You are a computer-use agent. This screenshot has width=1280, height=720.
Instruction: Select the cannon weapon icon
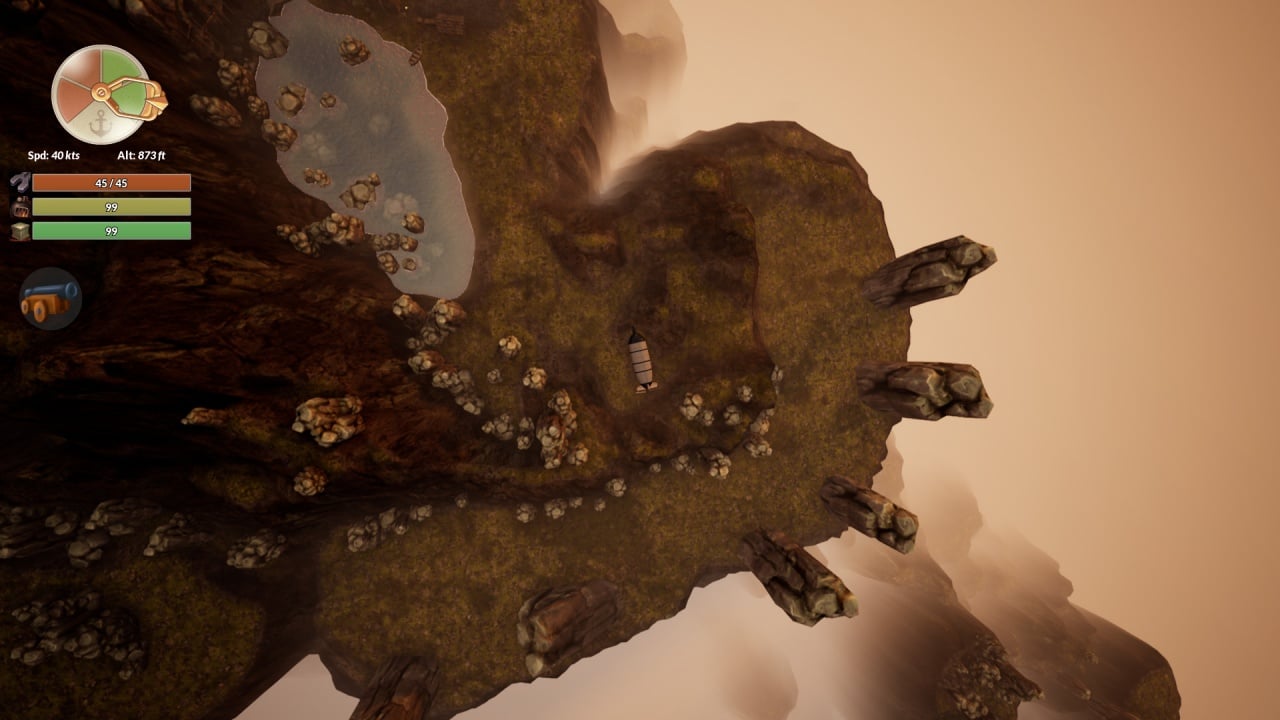50,298
